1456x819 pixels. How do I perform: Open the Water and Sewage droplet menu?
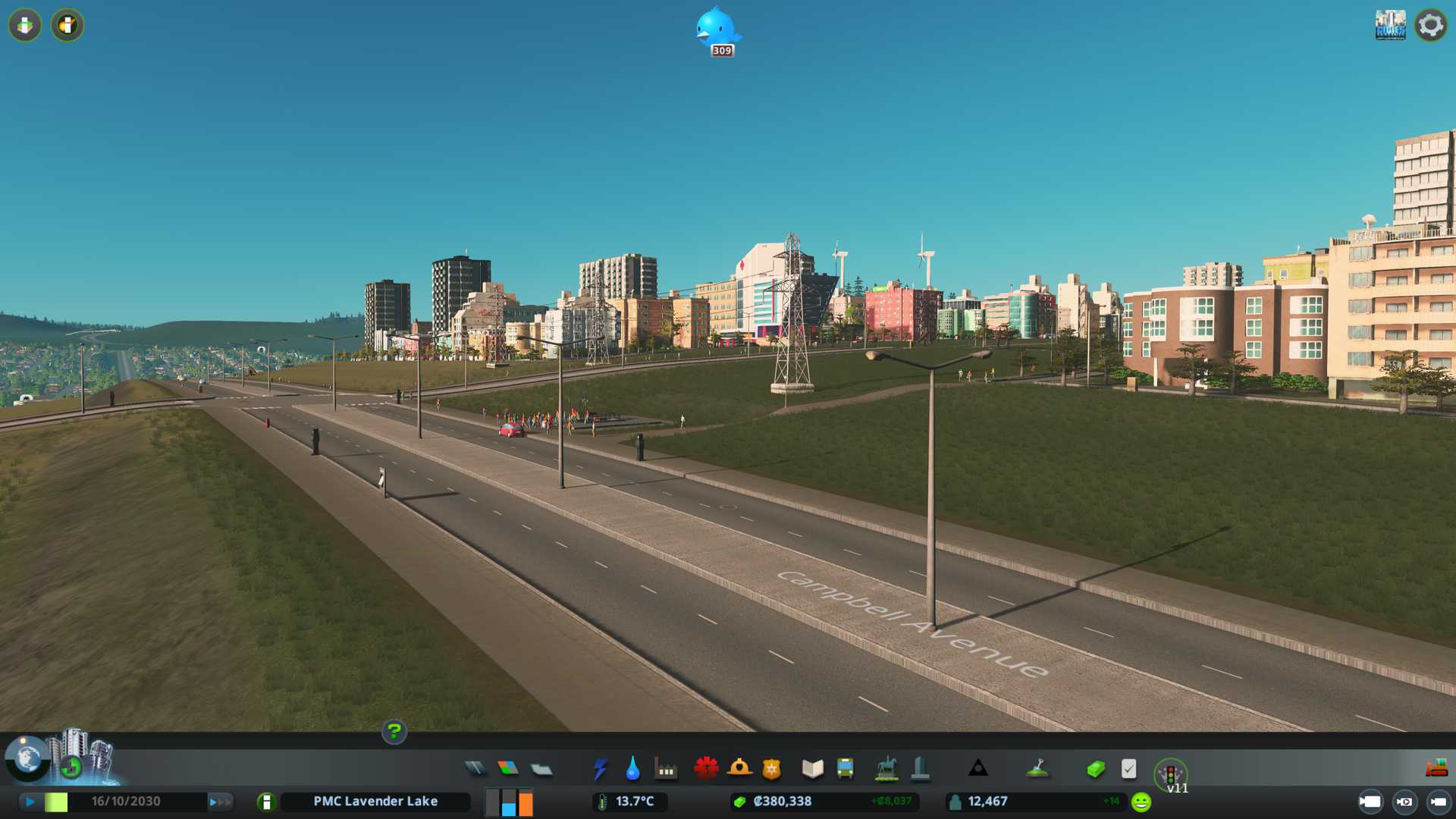[x=632, y=769]
